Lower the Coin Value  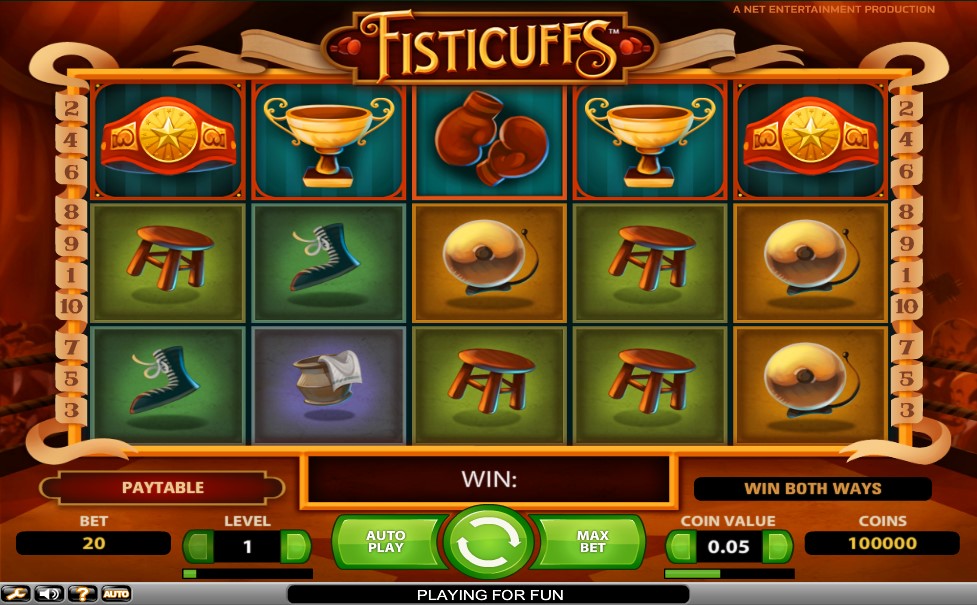680,547
